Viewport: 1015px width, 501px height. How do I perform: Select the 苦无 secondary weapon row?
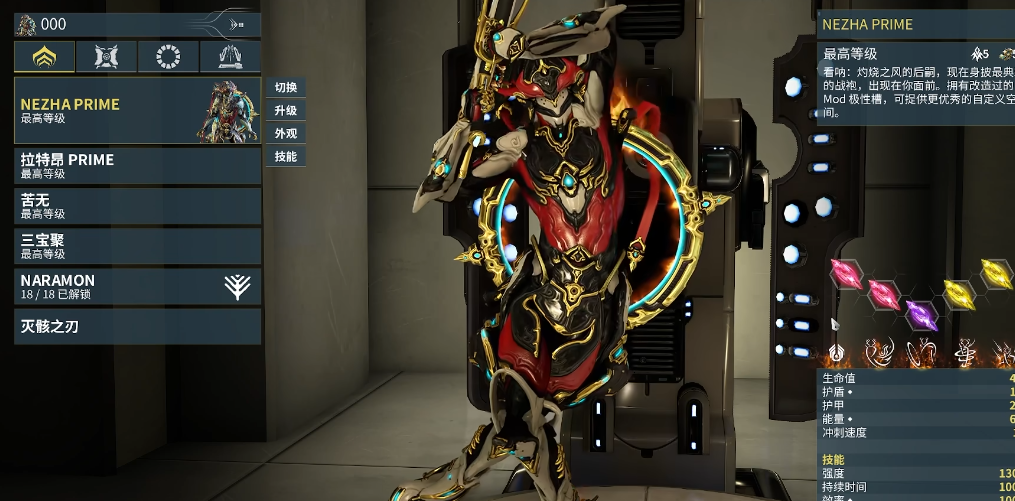(x=137, y=206)
